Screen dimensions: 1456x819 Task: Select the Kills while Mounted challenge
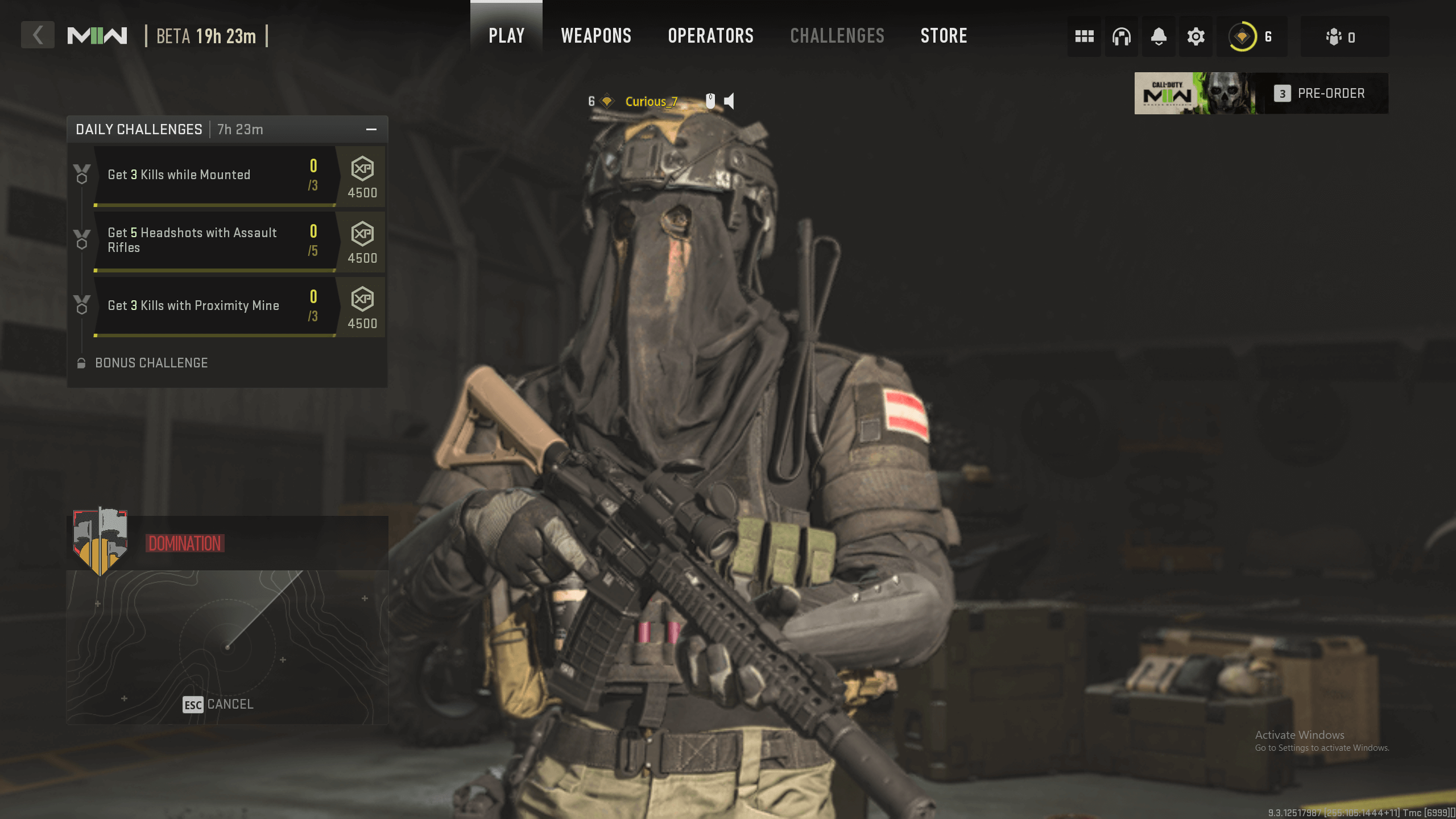[x=215, y=175]
